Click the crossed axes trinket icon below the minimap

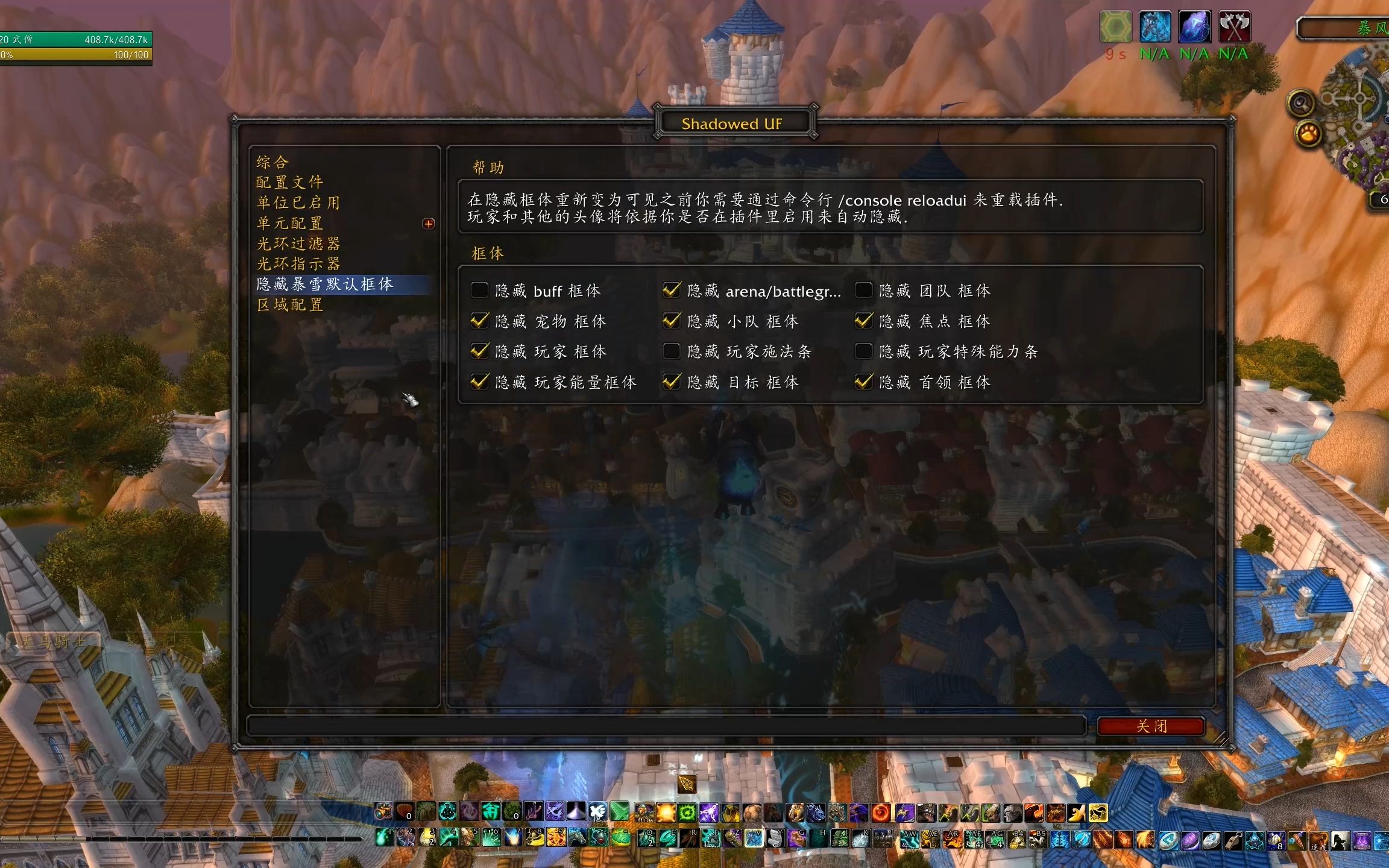point(1233,27)
